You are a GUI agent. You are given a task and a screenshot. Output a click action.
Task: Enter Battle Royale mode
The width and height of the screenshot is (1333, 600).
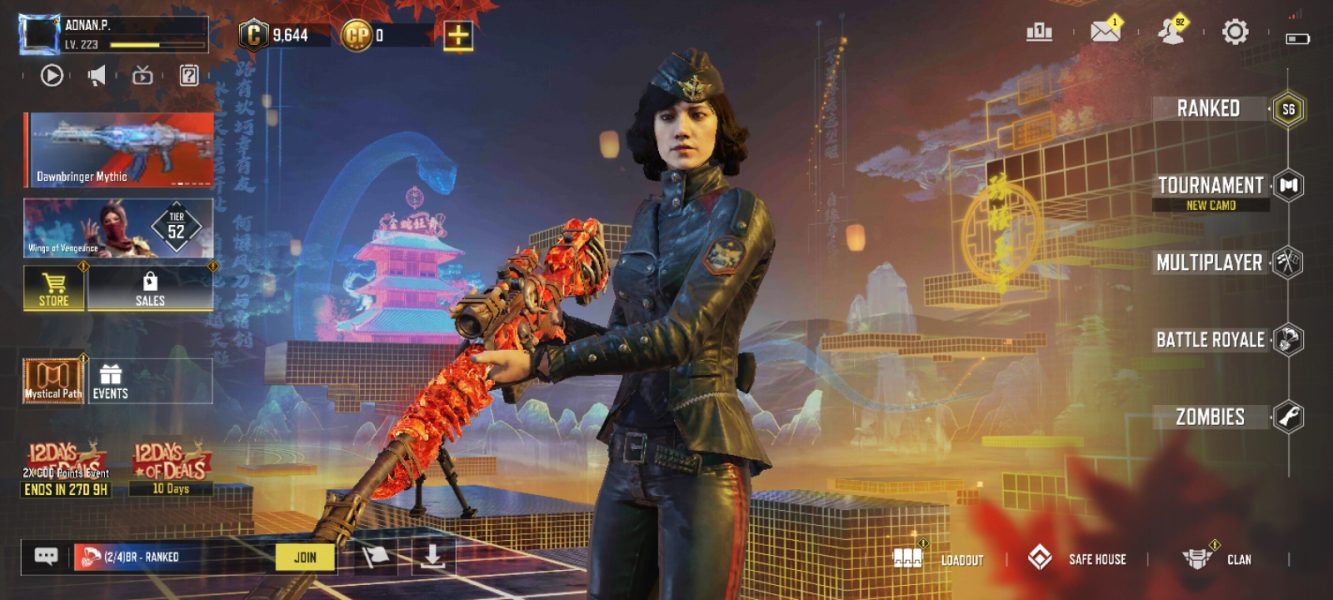[x=1210, y=340]
